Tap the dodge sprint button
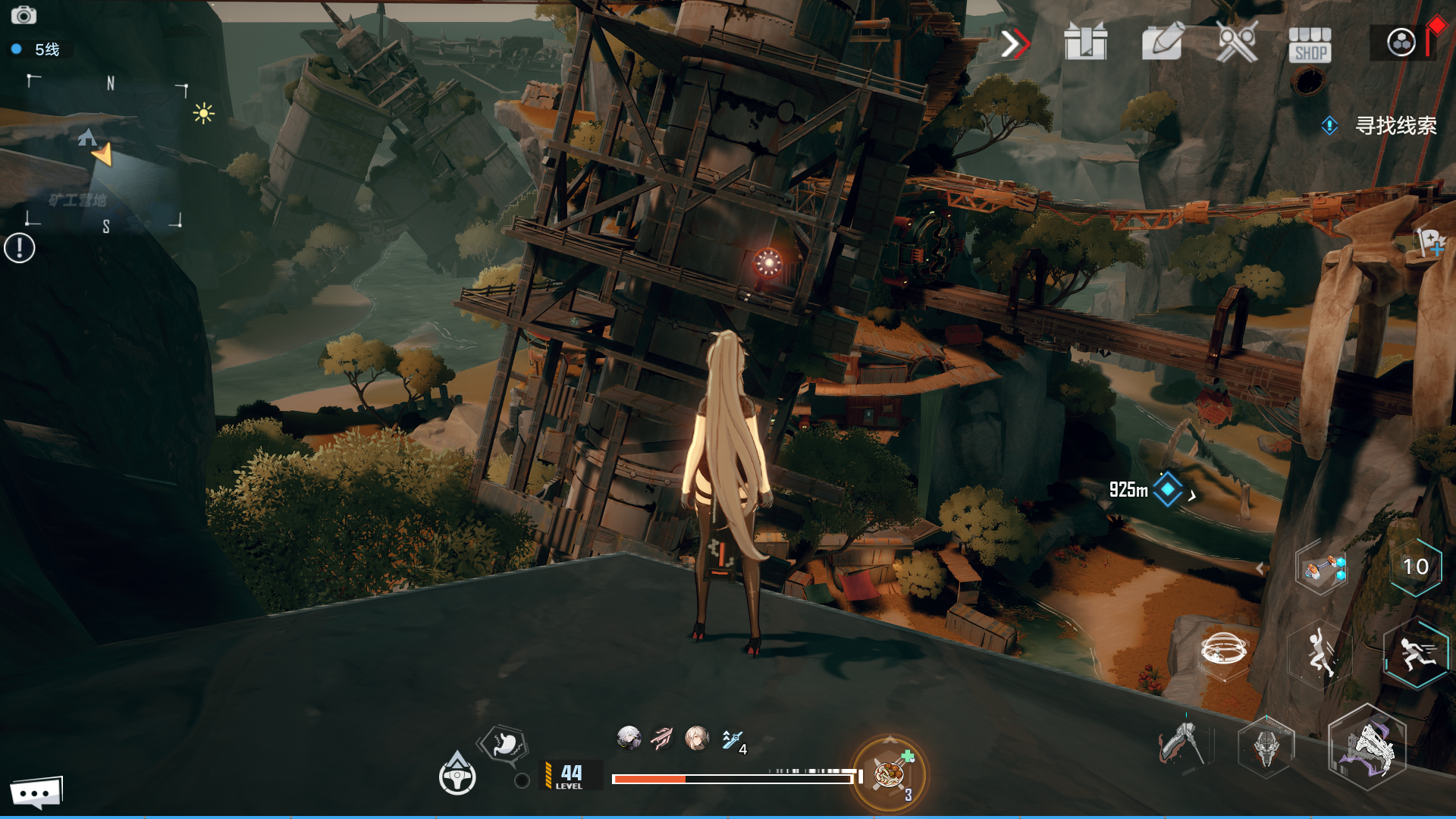Screen dimensions: 1456x819 (1416, 654)
